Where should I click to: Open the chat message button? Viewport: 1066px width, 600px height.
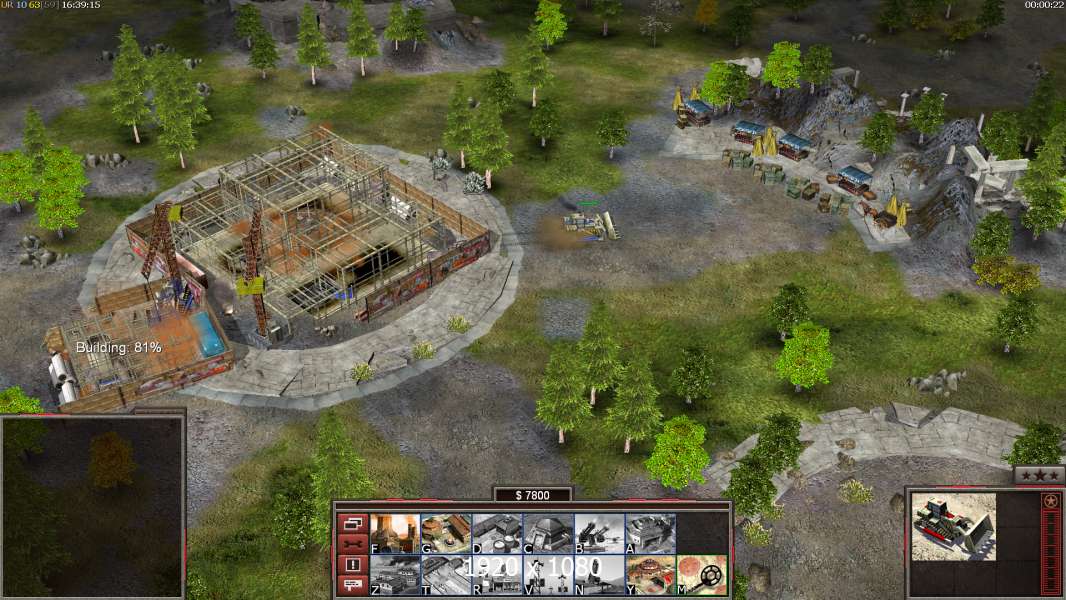[351, 586]
